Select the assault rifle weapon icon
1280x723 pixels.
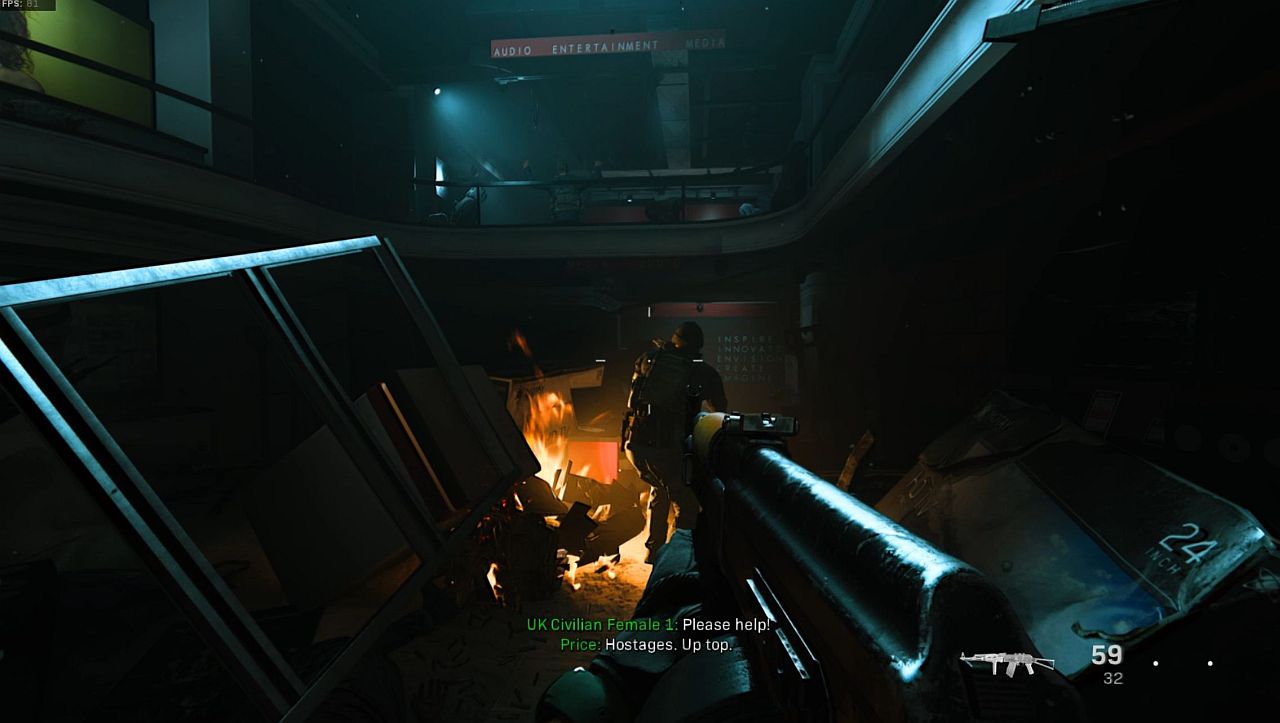(1006, 662)
